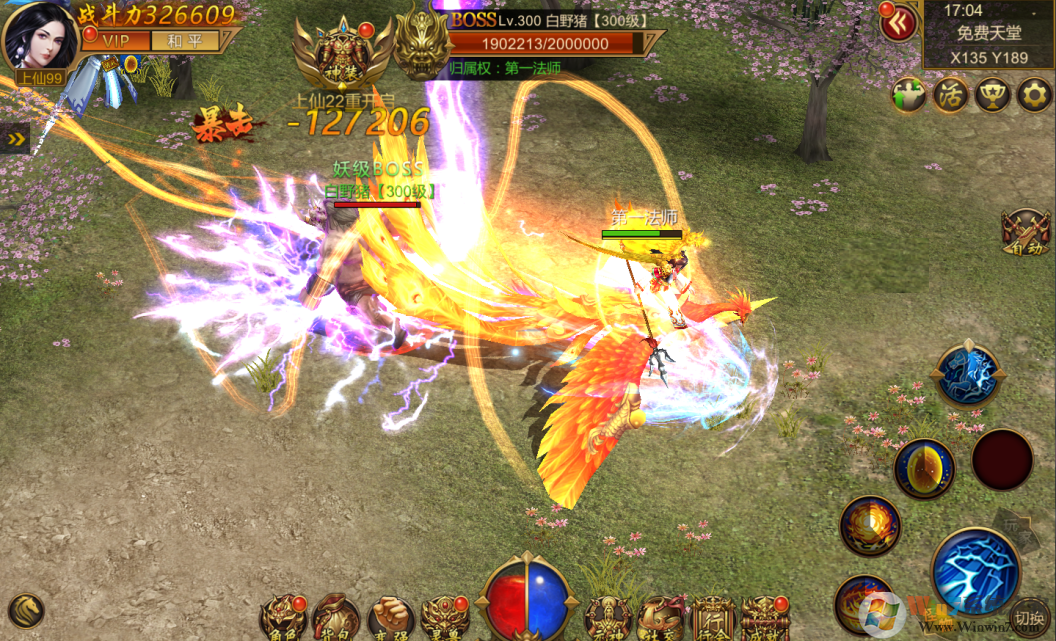Open the VIP panel
Screen dimensions: 1056x641
(119, 41)
